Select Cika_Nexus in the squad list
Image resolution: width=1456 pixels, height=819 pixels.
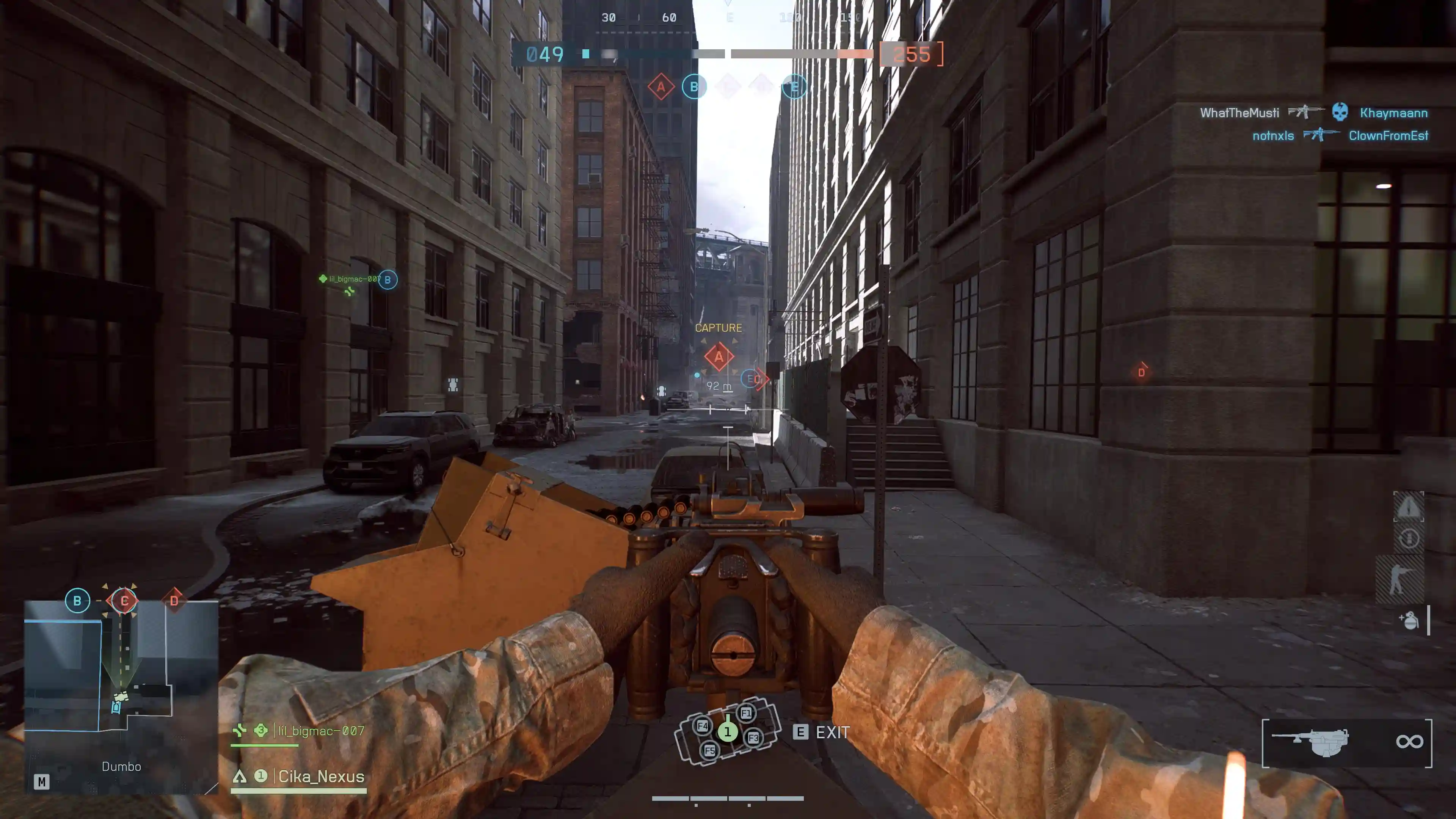pos(320,776)
